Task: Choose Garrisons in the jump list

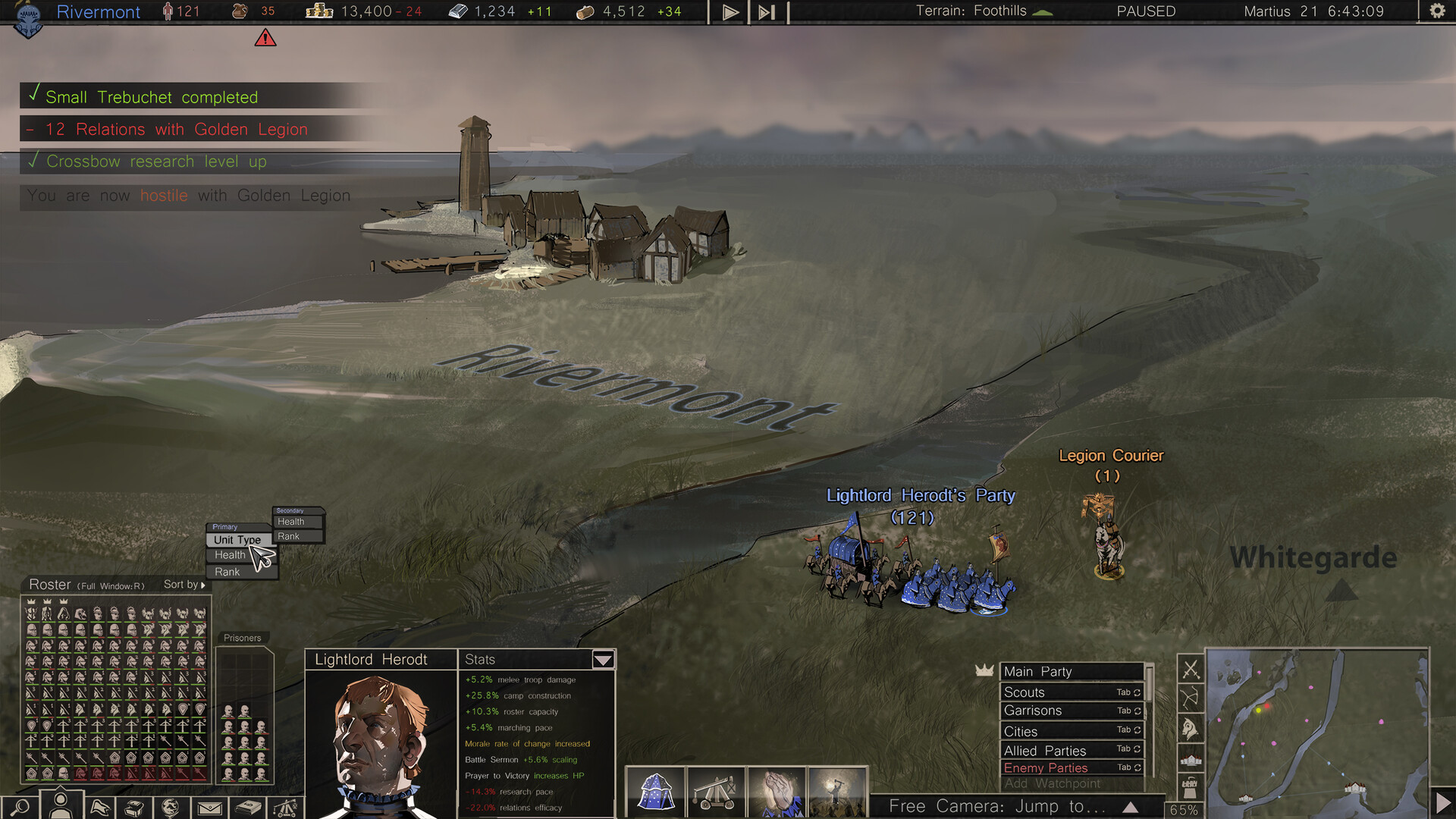Action: [1071, 711]
